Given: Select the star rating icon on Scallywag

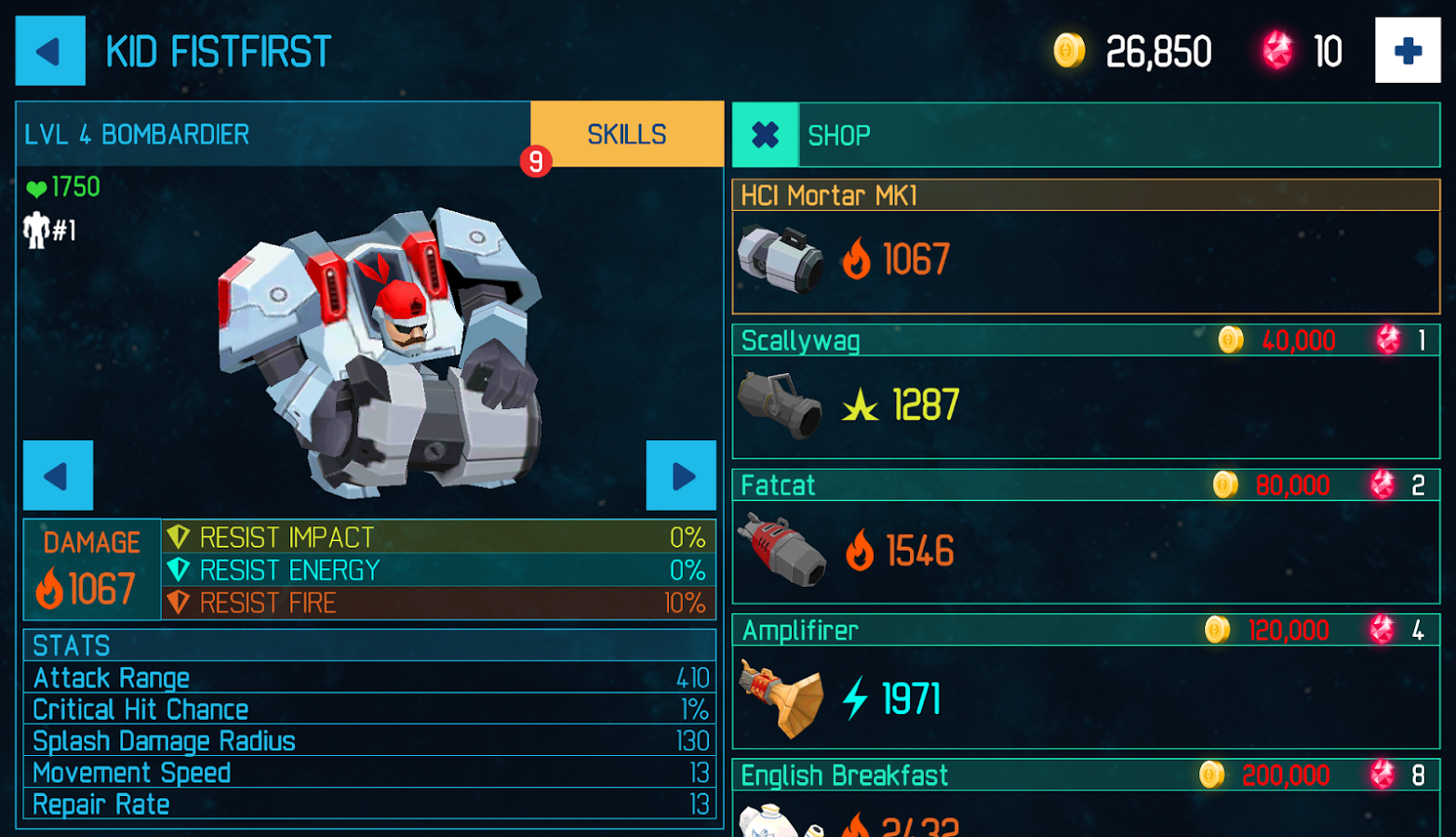Looking at the screenshot, I should pyautogui.click(x=861, y=405).
